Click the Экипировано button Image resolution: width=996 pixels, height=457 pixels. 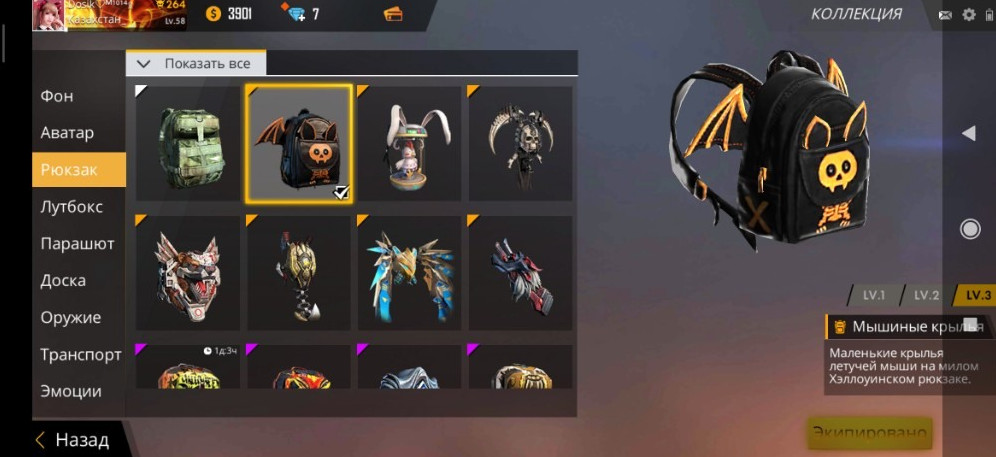click(x=869, y=434)
